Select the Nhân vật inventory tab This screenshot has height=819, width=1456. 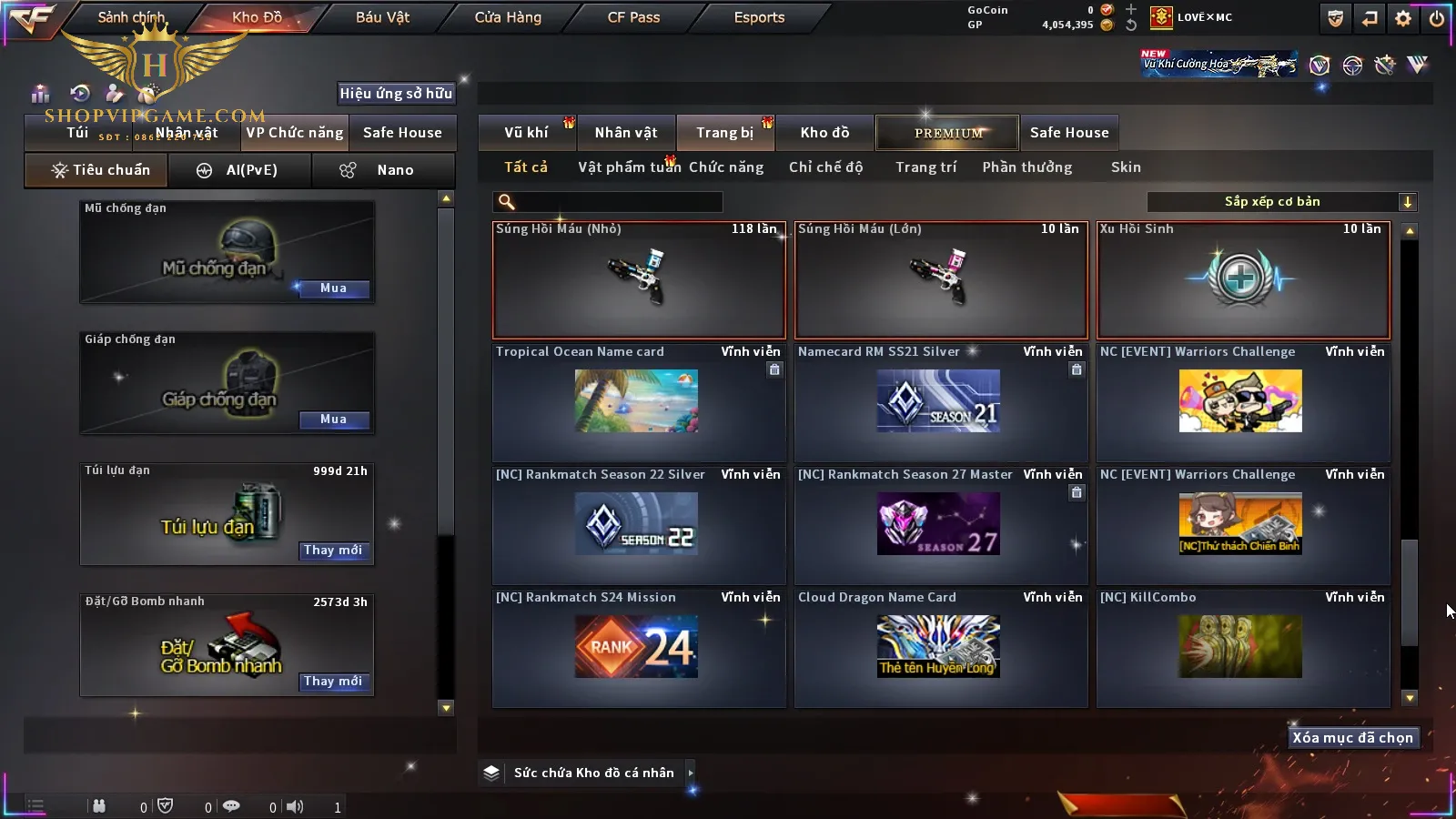[x=626, y=133]
